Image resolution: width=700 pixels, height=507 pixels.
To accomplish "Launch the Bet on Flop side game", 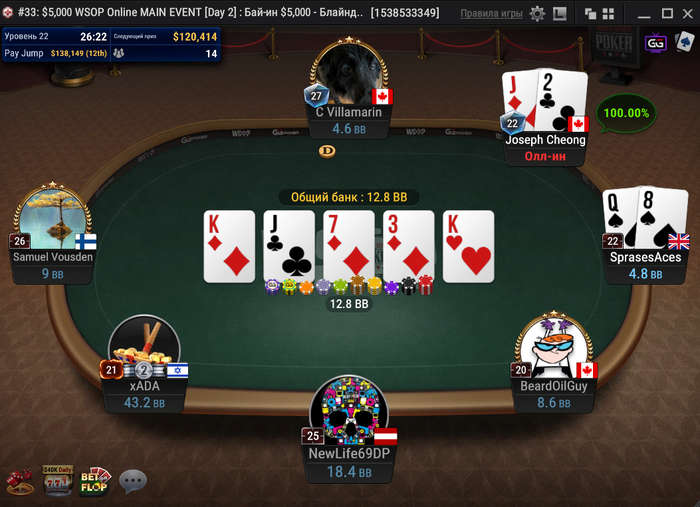I will pyautogui.click(x=95, y=481).
